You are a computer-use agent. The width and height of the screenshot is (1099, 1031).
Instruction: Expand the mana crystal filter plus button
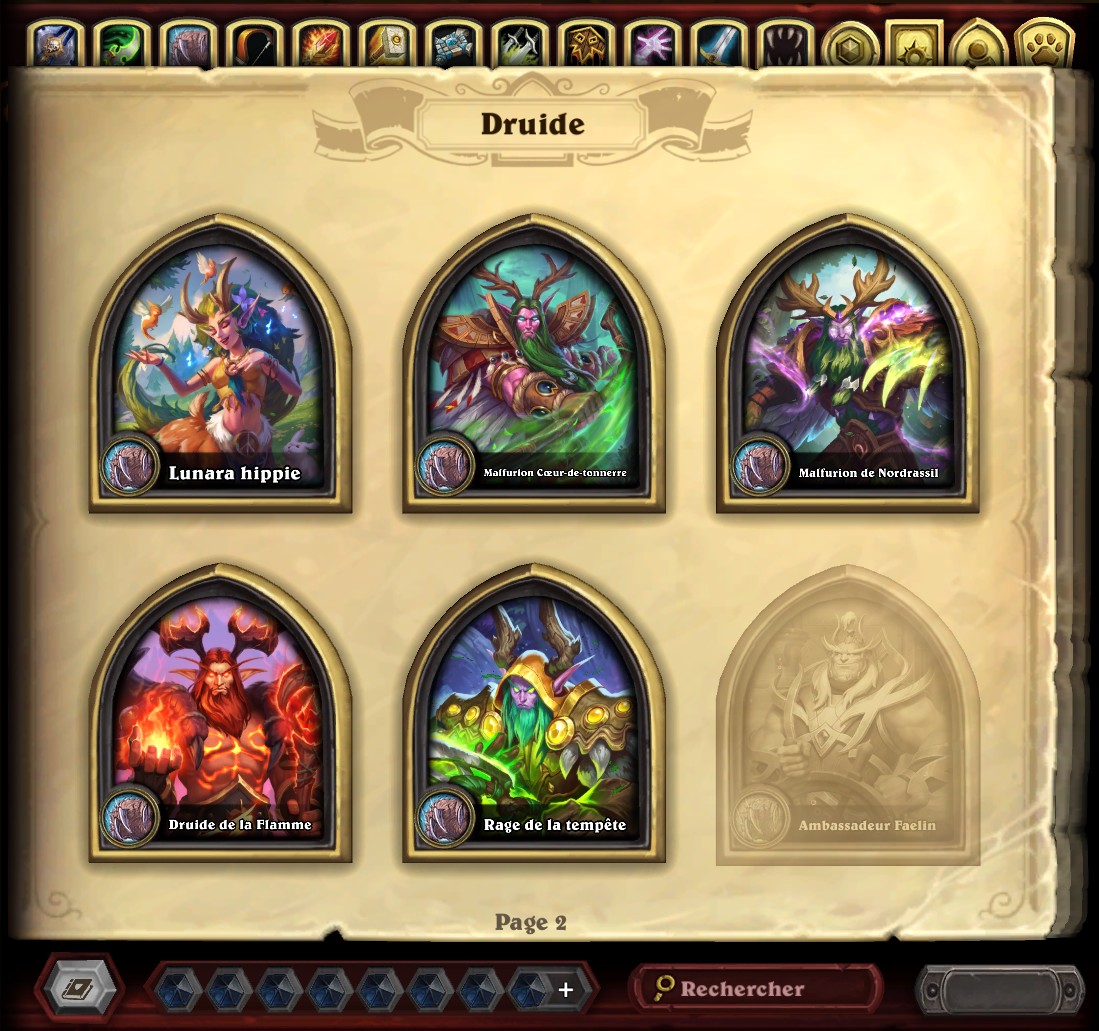tap(566, 989)
